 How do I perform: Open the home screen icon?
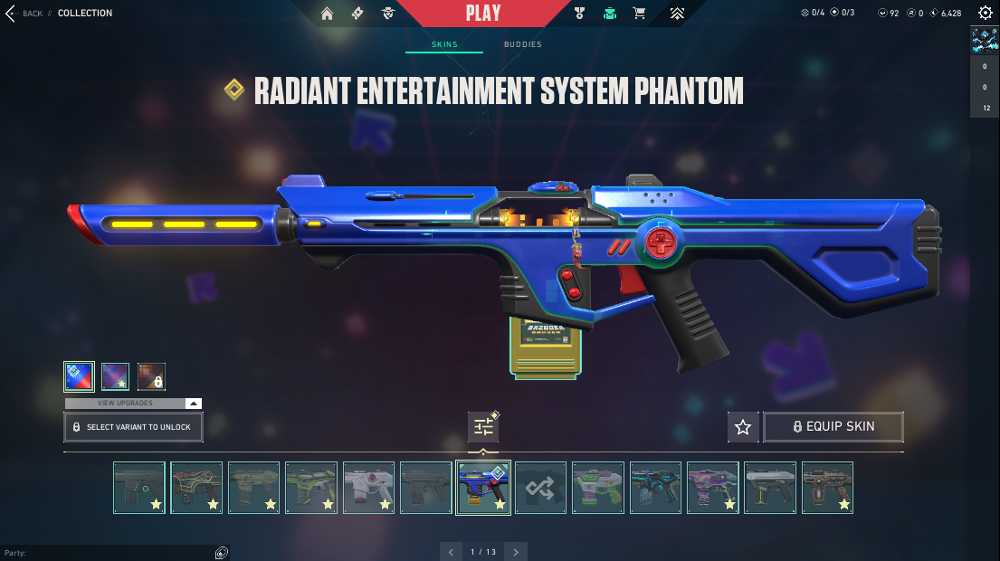pyautogui.click(x=327, y=13)
